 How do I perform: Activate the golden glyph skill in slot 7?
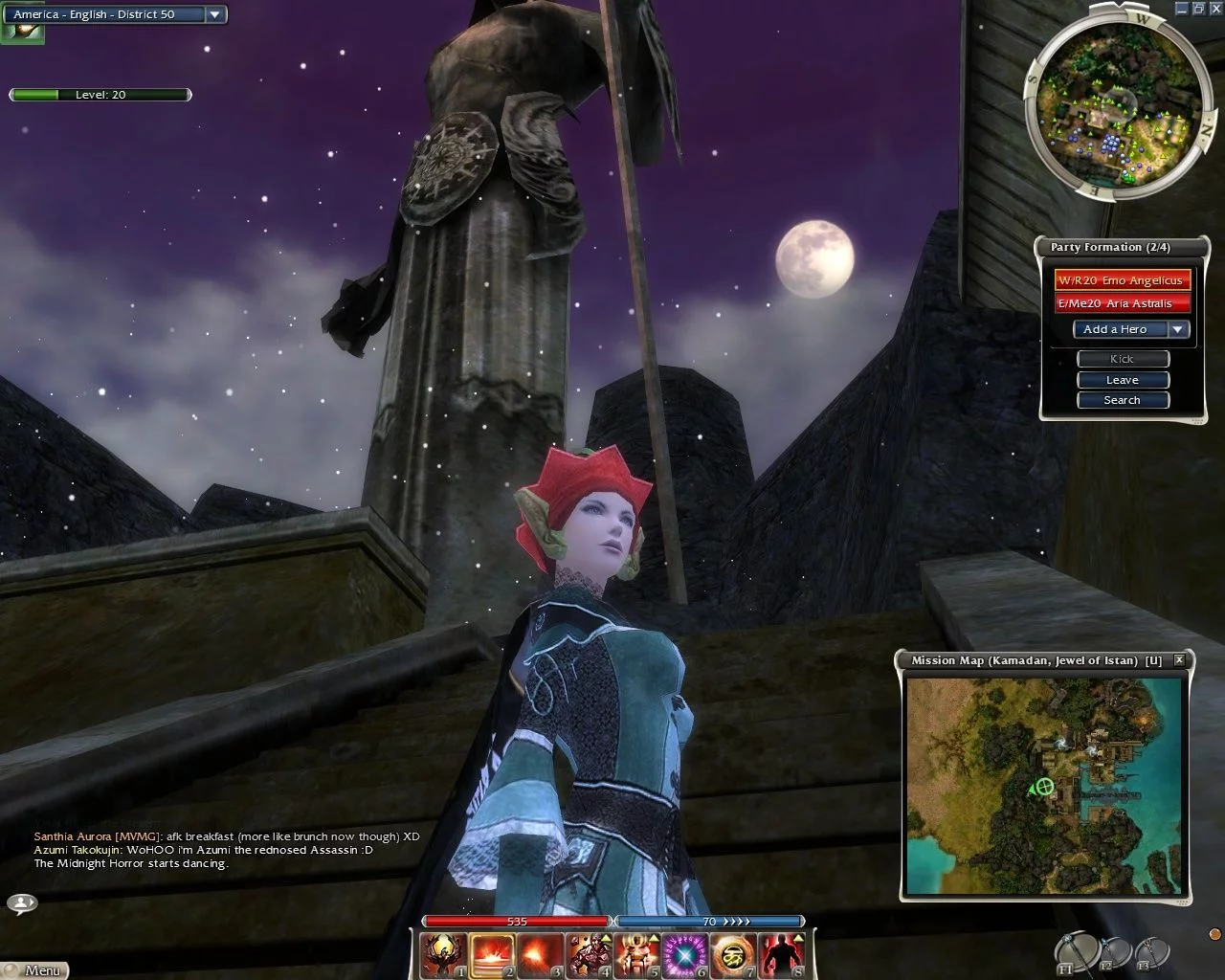(733, 955)
